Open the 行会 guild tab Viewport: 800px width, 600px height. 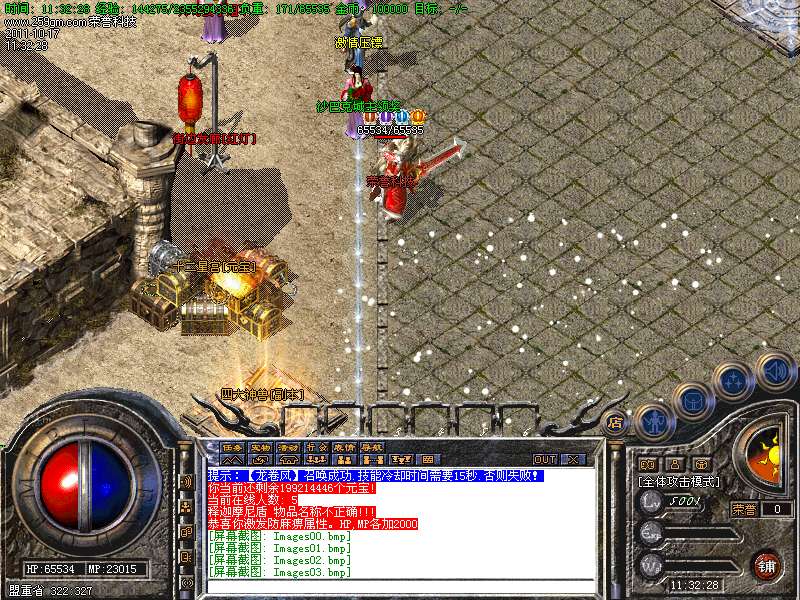pos(317,446)
